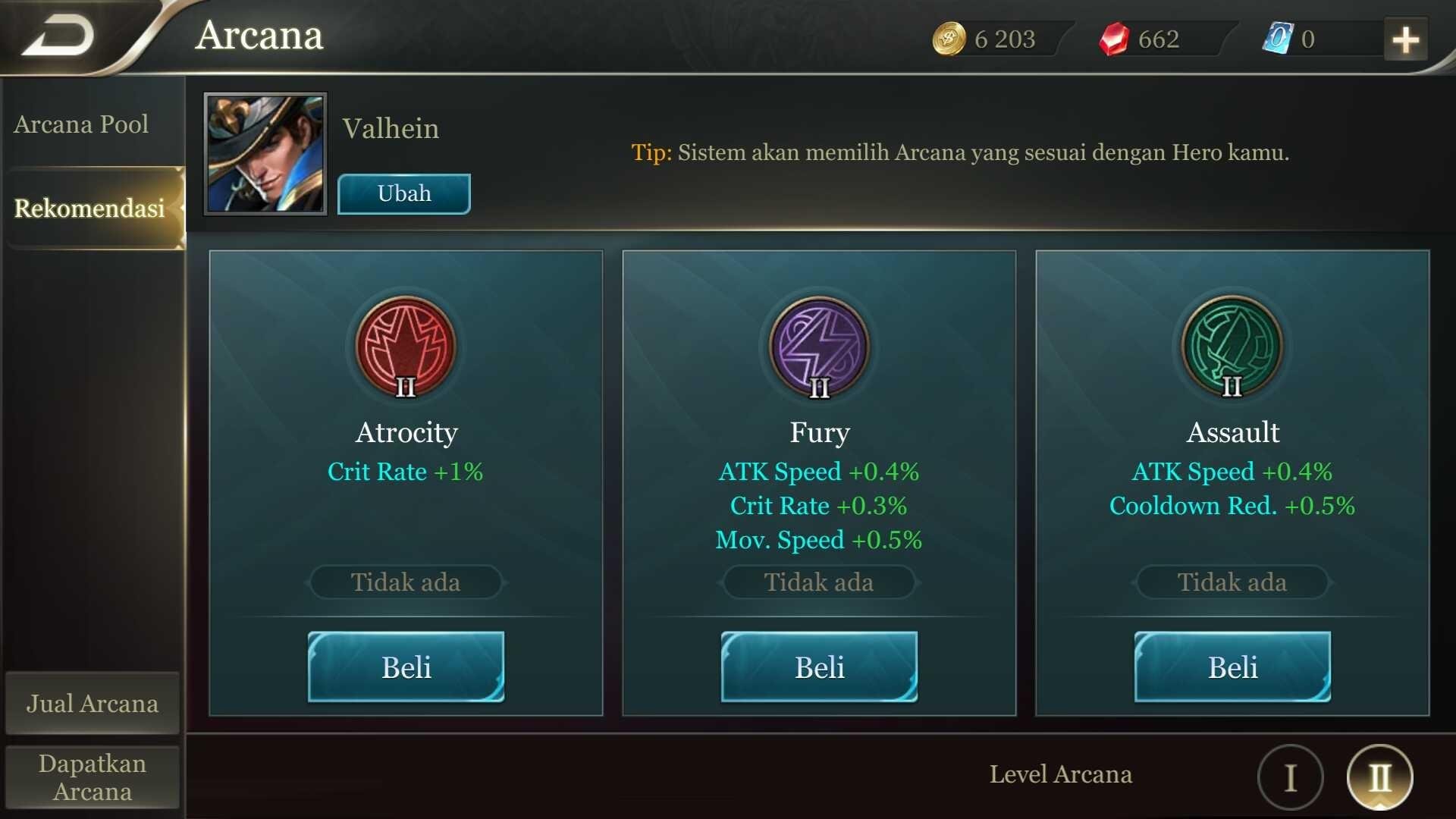Viewport: 1456px width, 819px height.
Task: Open the Dapatkan Arcana menu
Action: (x=93, y=777)
